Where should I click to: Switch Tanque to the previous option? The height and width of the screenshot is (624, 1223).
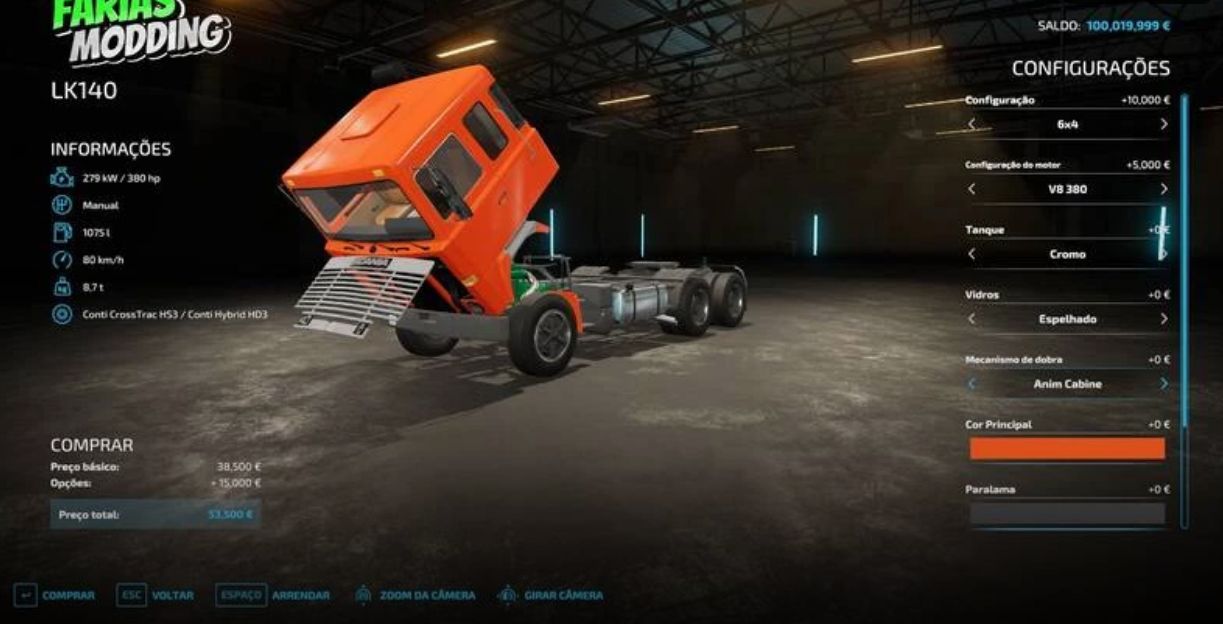coord(971,254)
